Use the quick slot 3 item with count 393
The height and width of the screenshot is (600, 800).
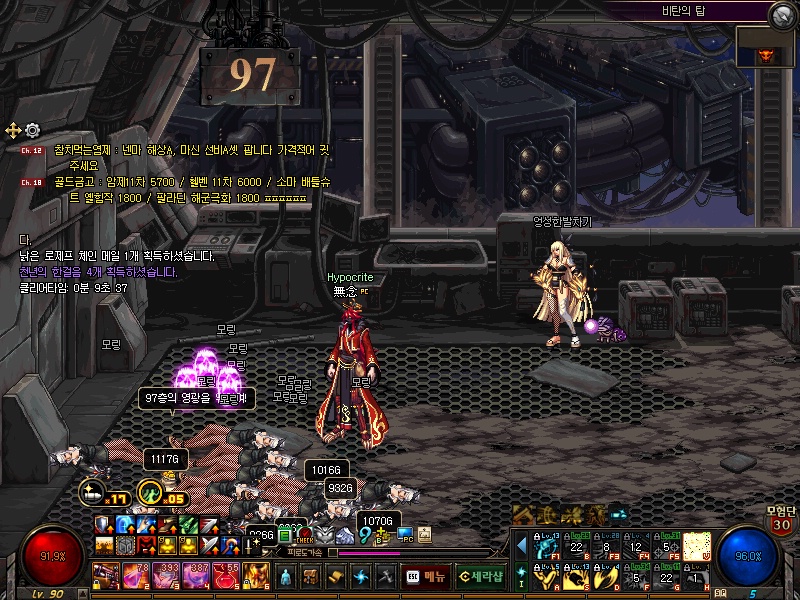(166, 575)
